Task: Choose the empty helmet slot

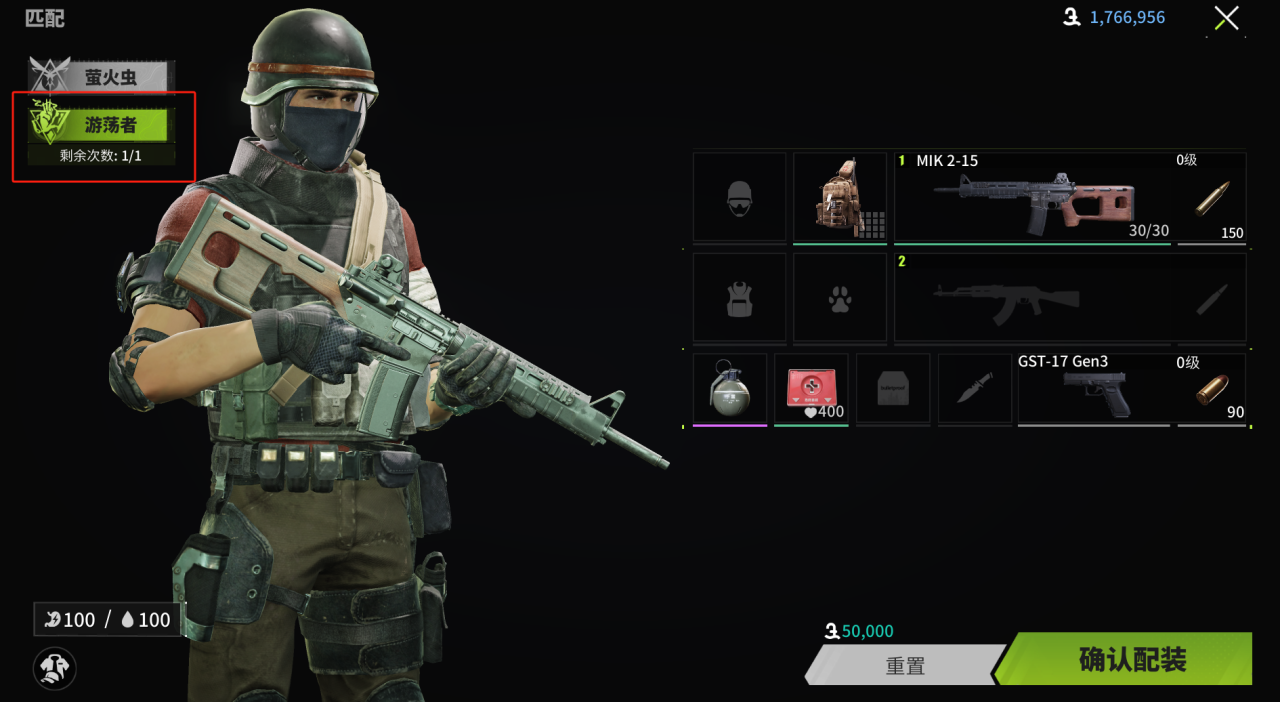Action: tap(739, 197)
